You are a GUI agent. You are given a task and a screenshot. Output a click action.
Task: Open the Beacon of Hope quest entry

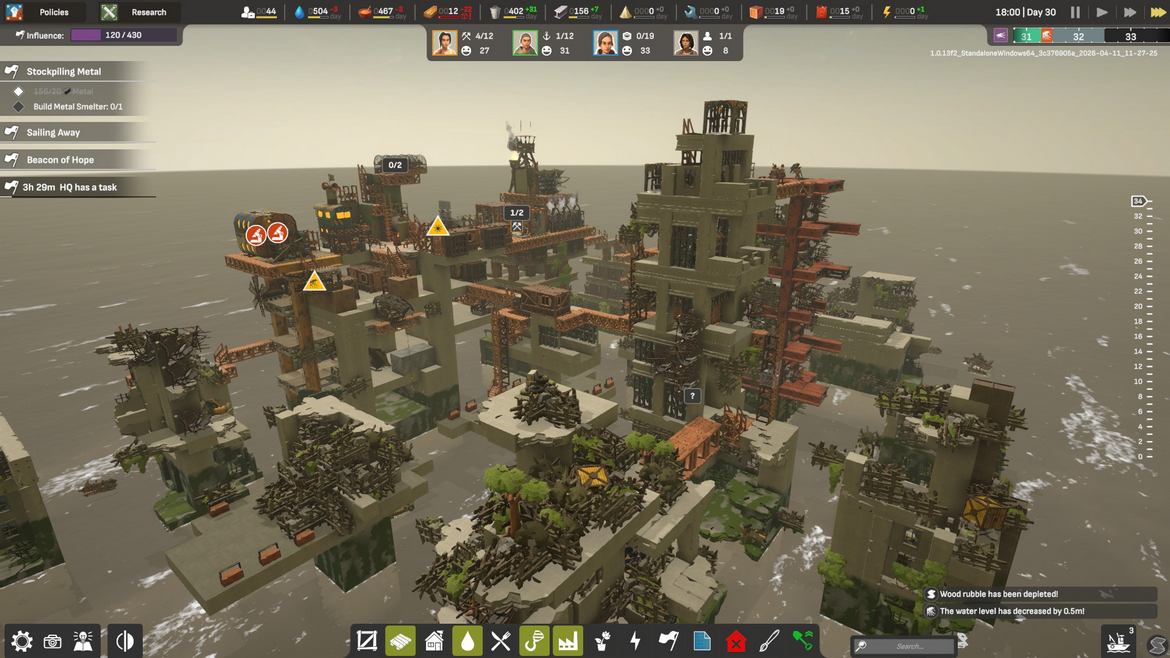pyautogui.click(x=60, y=160)
